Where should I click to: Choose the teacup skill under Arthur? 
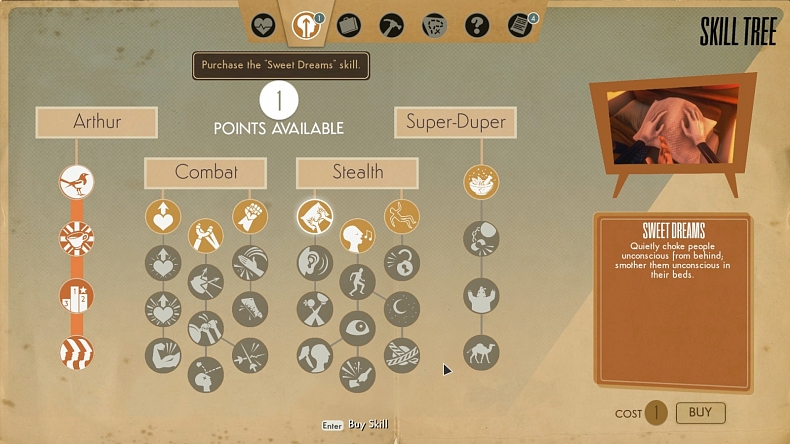tap(77, 239)
